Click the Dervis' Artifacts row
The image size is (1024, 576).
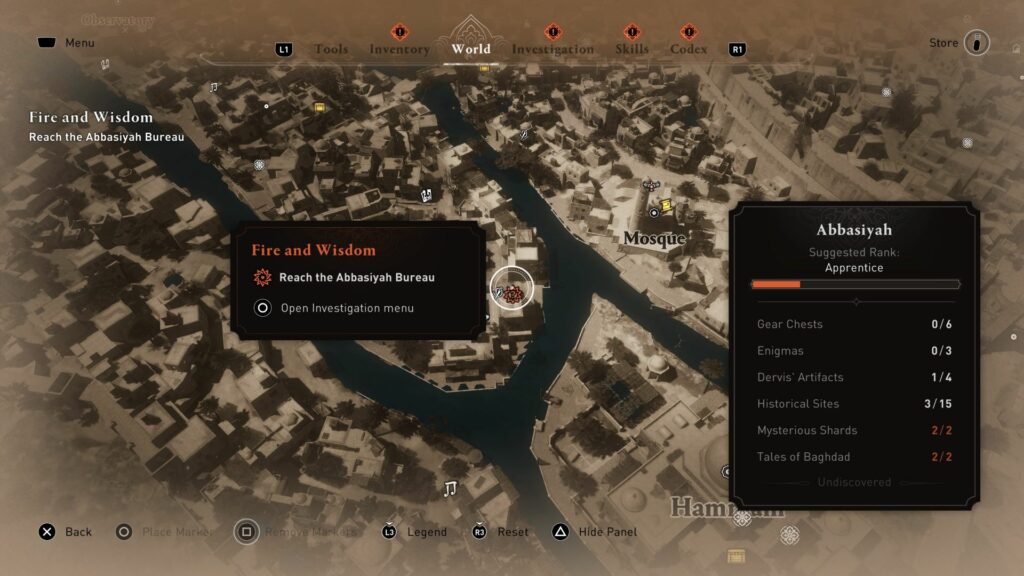click(x=855, y=377)
